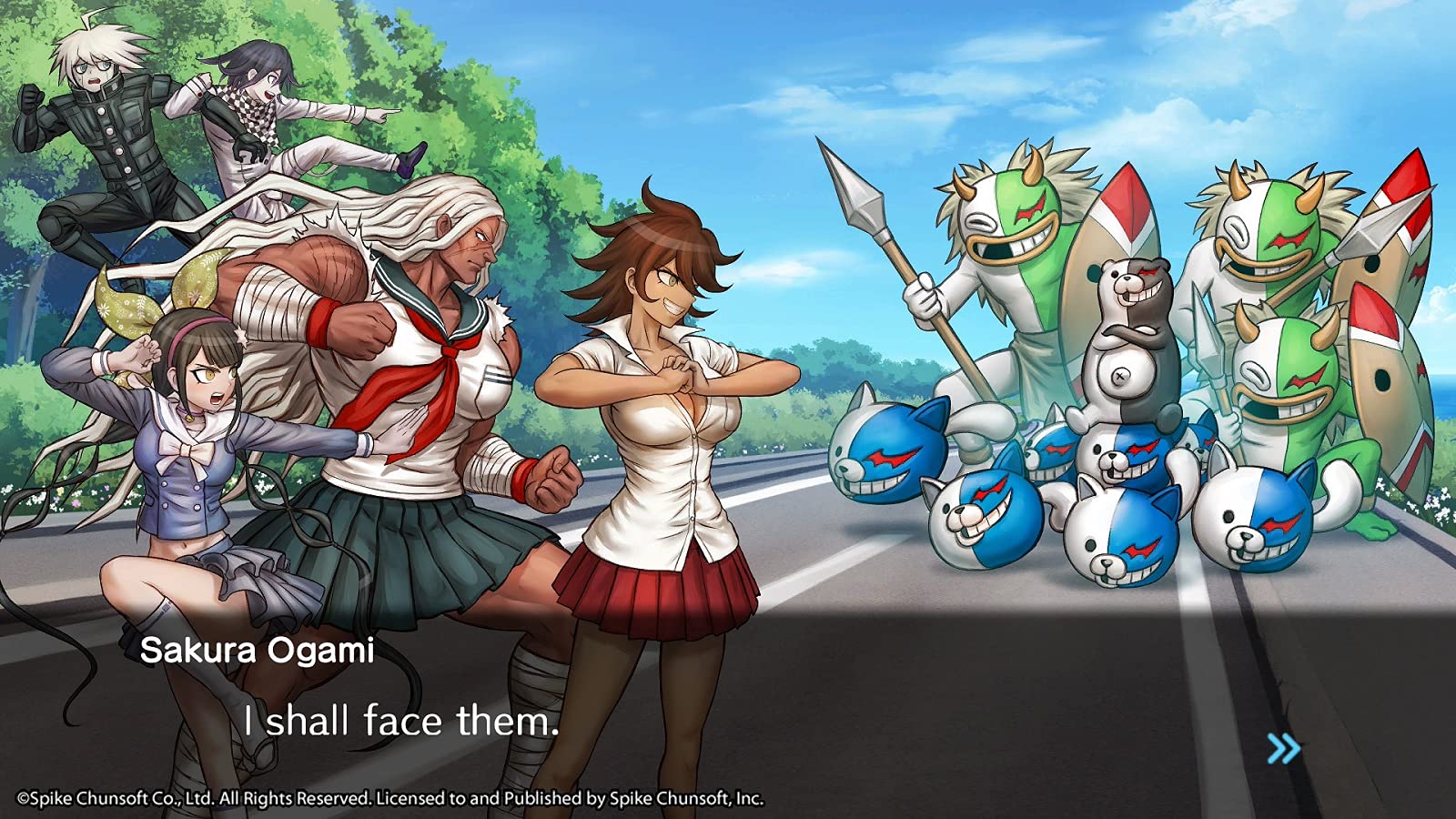This screenshot has width=1456, height=819.
Task: Click the dialogue box to advance text
Action: tap(728, 710)
